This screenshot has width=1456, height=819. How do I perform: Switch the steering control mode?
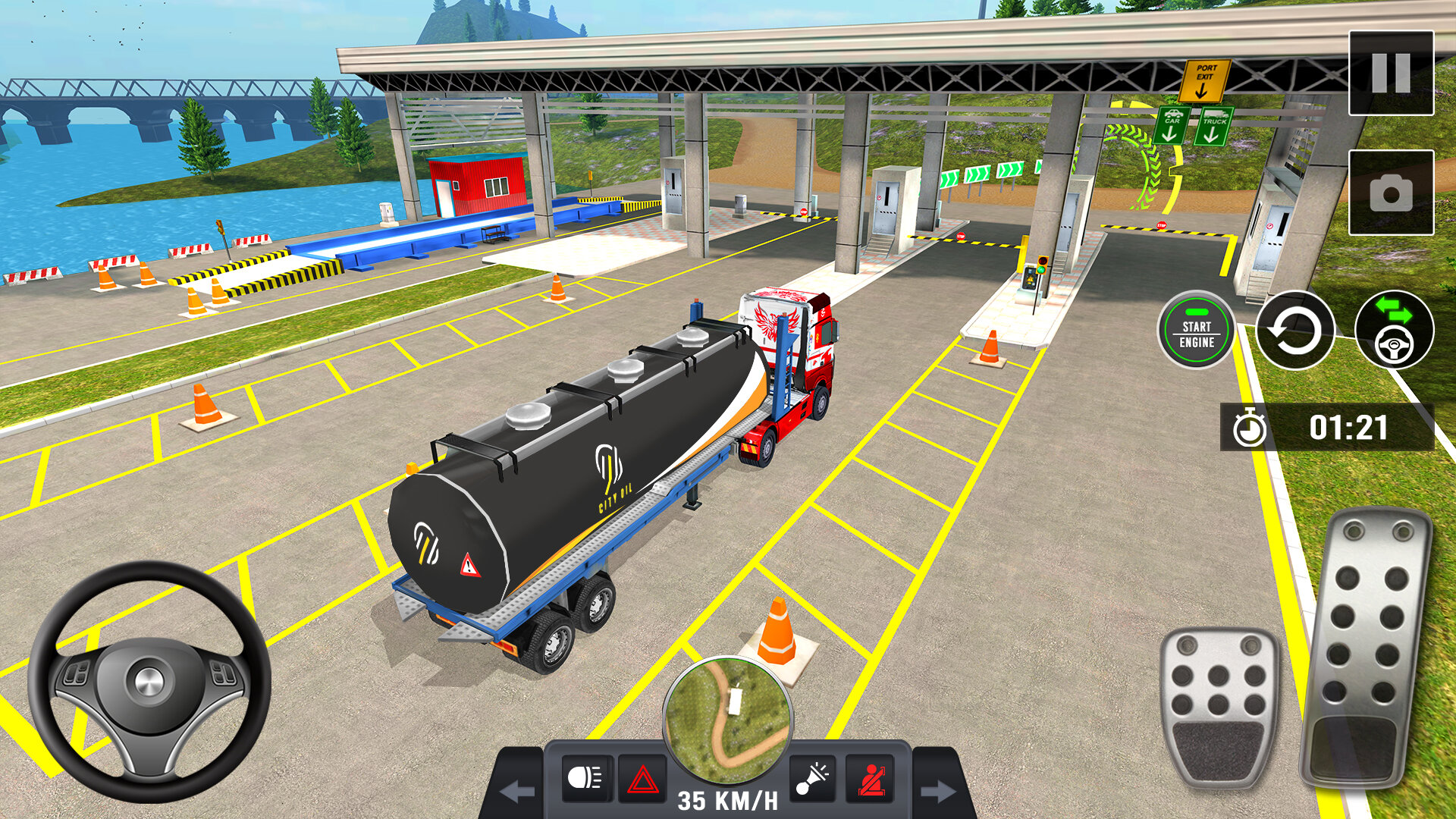tap(1394, 331)
